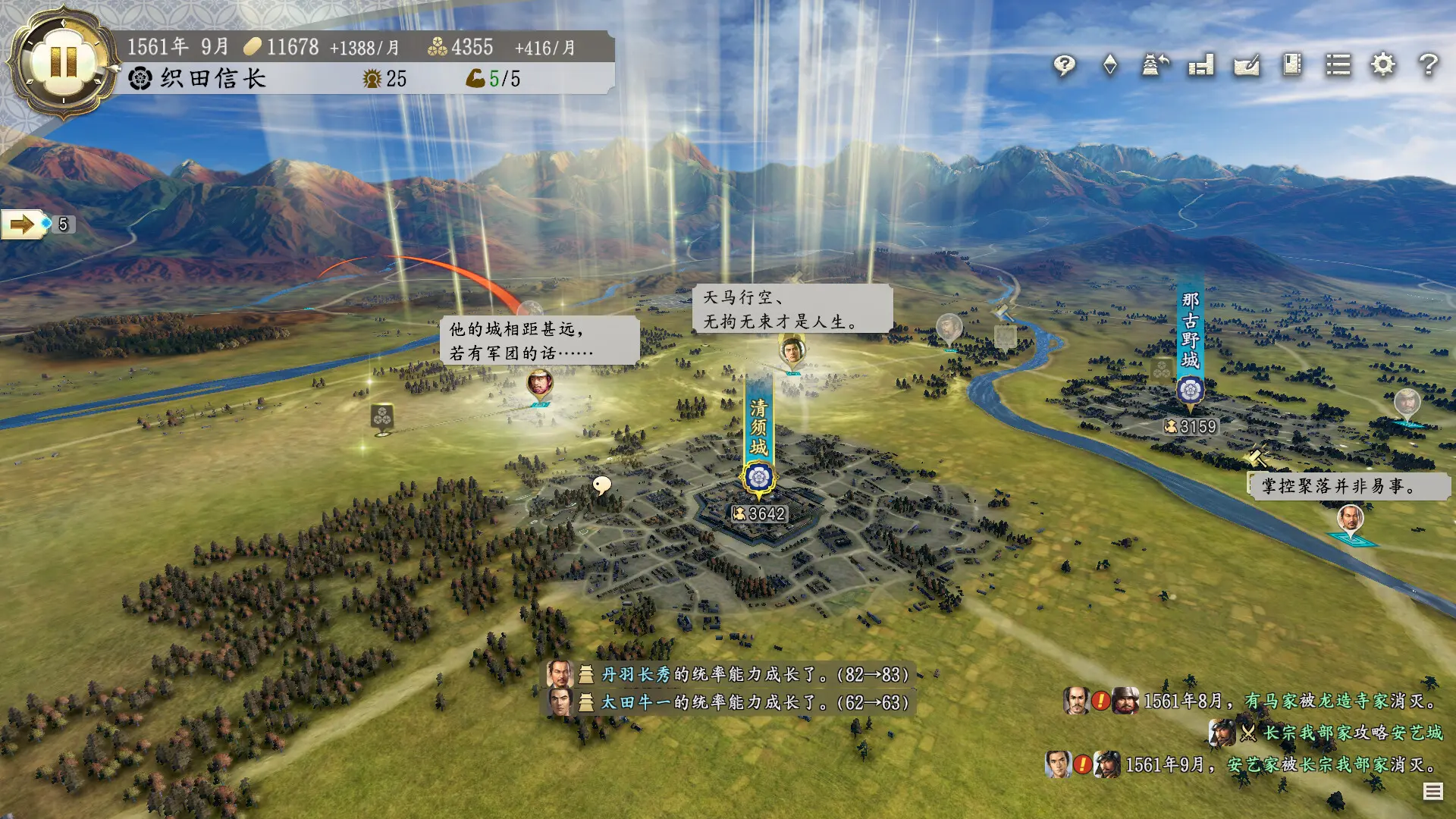
Task: Open the journal book icon
Action: (x=1293, y=66)
